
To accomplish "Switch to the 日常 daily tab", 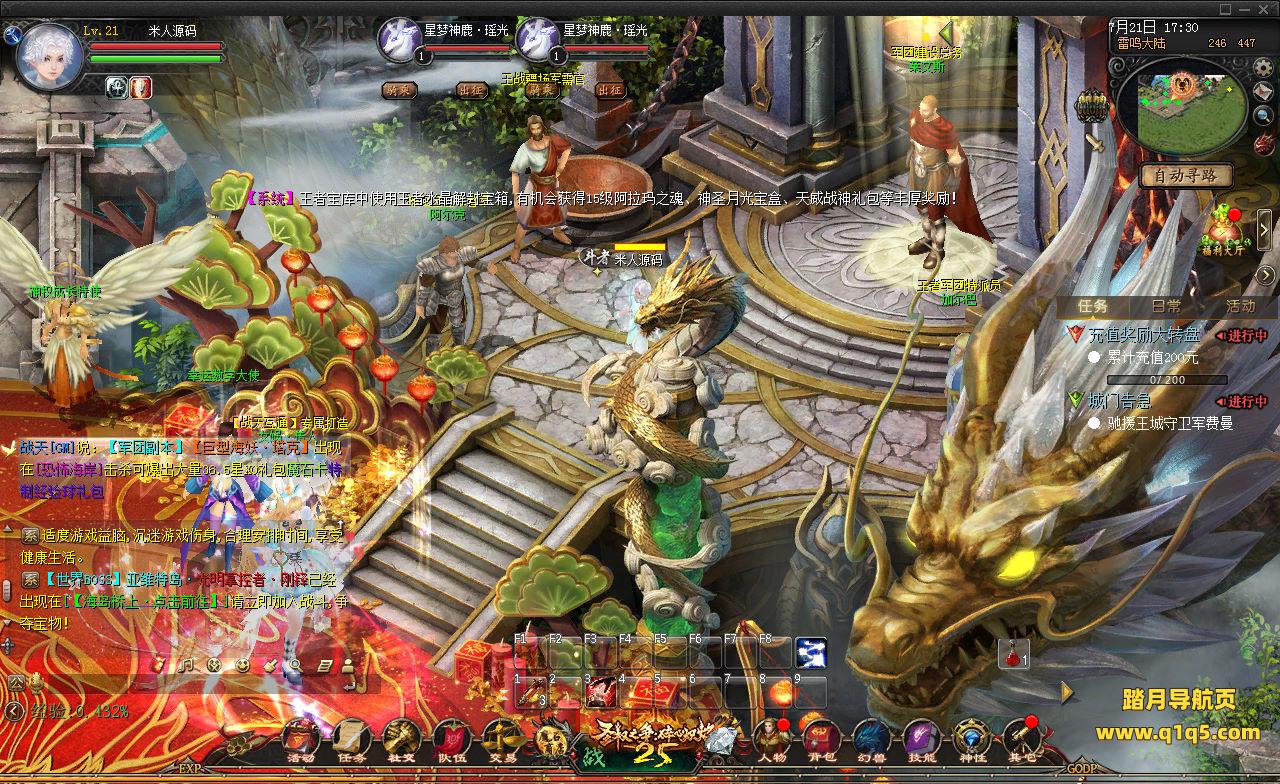I will point(1166,306).
